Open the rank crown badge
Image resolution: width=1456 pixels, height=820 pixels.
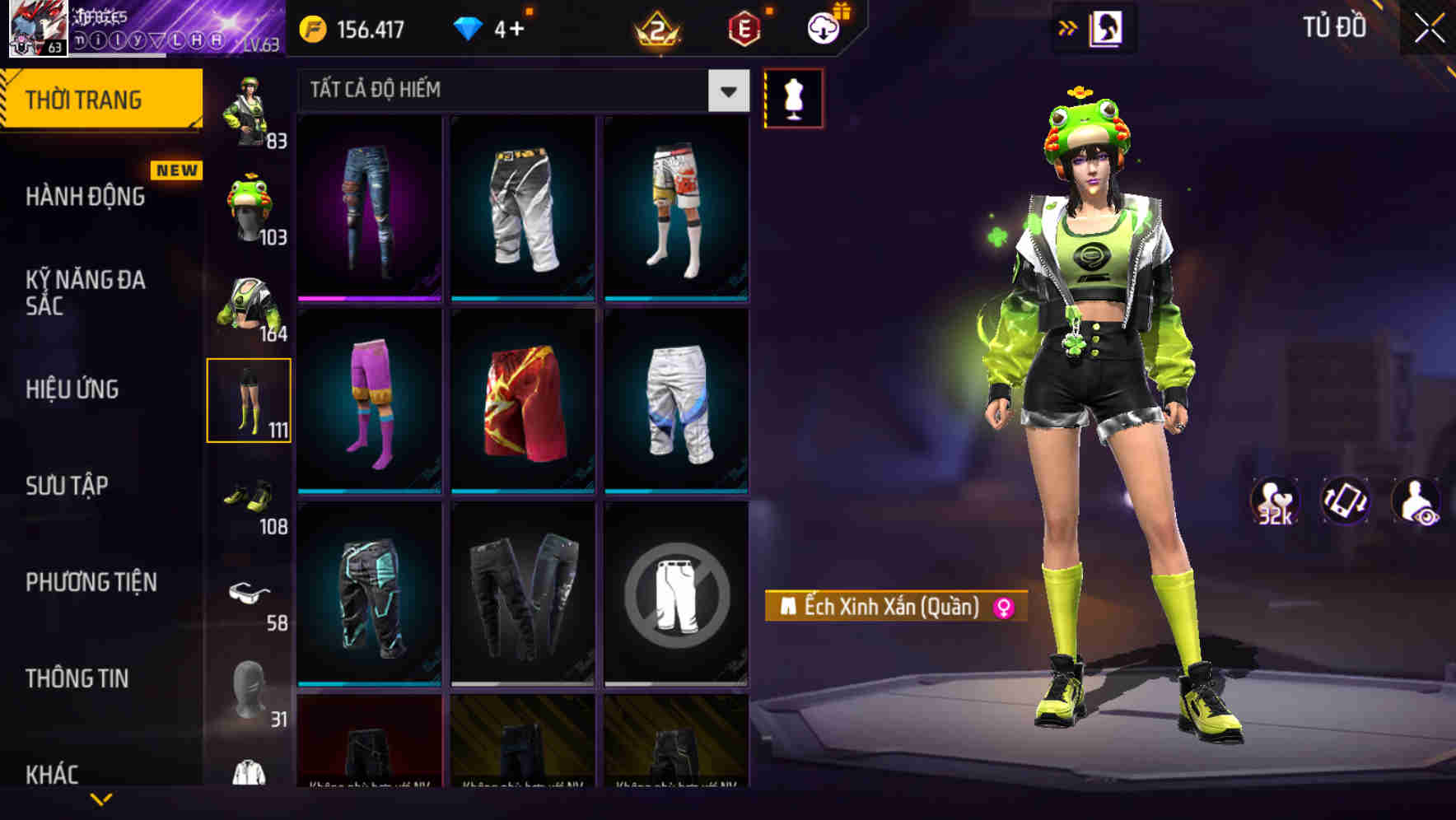(656, 30)
